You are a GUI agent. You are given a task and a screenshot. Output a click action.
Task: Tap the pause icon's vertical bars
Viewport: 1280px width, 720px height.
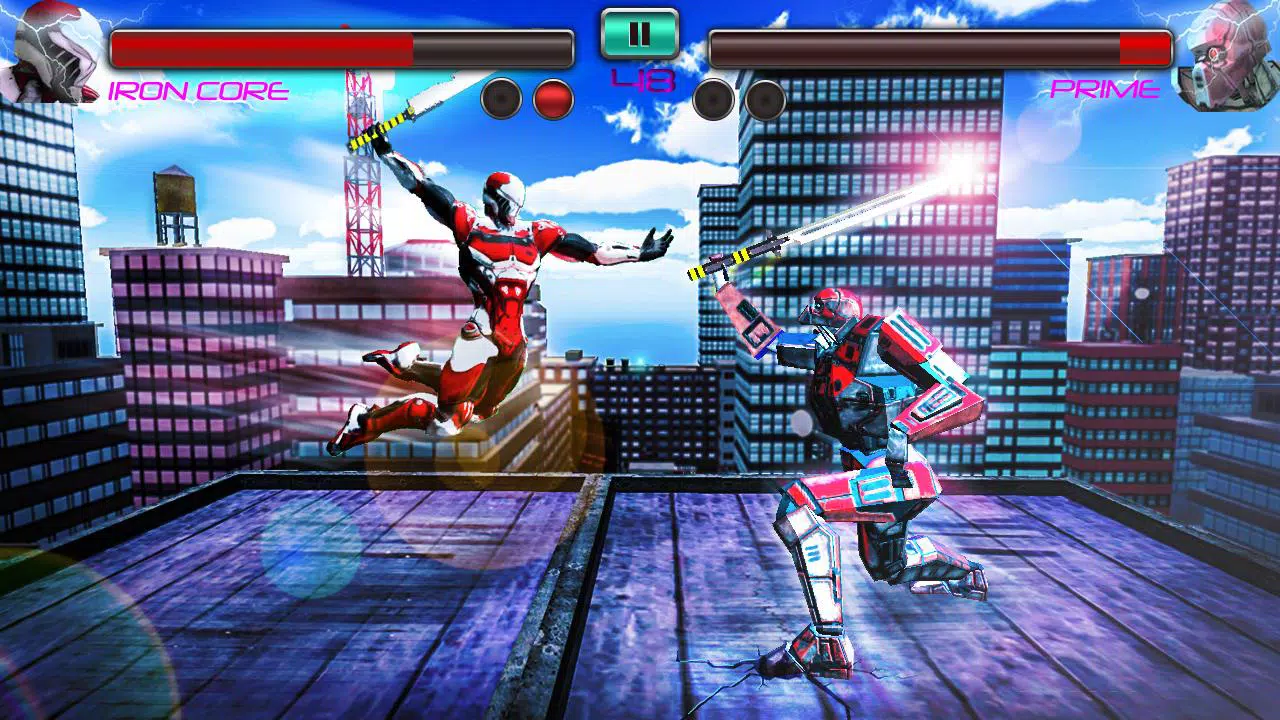point(638,34)
